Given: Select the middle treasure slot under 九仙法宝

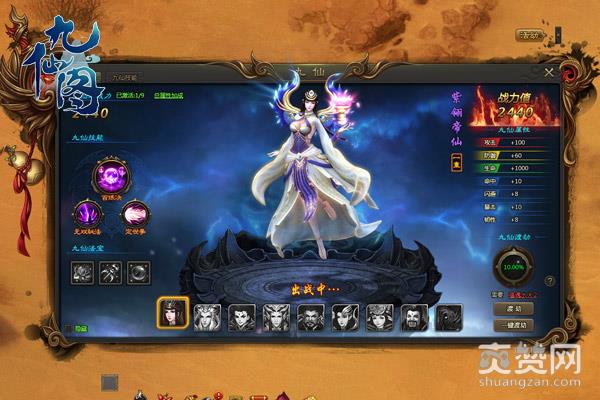Looking at the screenshot, I should pyautogui.click(x=110, y=269).
